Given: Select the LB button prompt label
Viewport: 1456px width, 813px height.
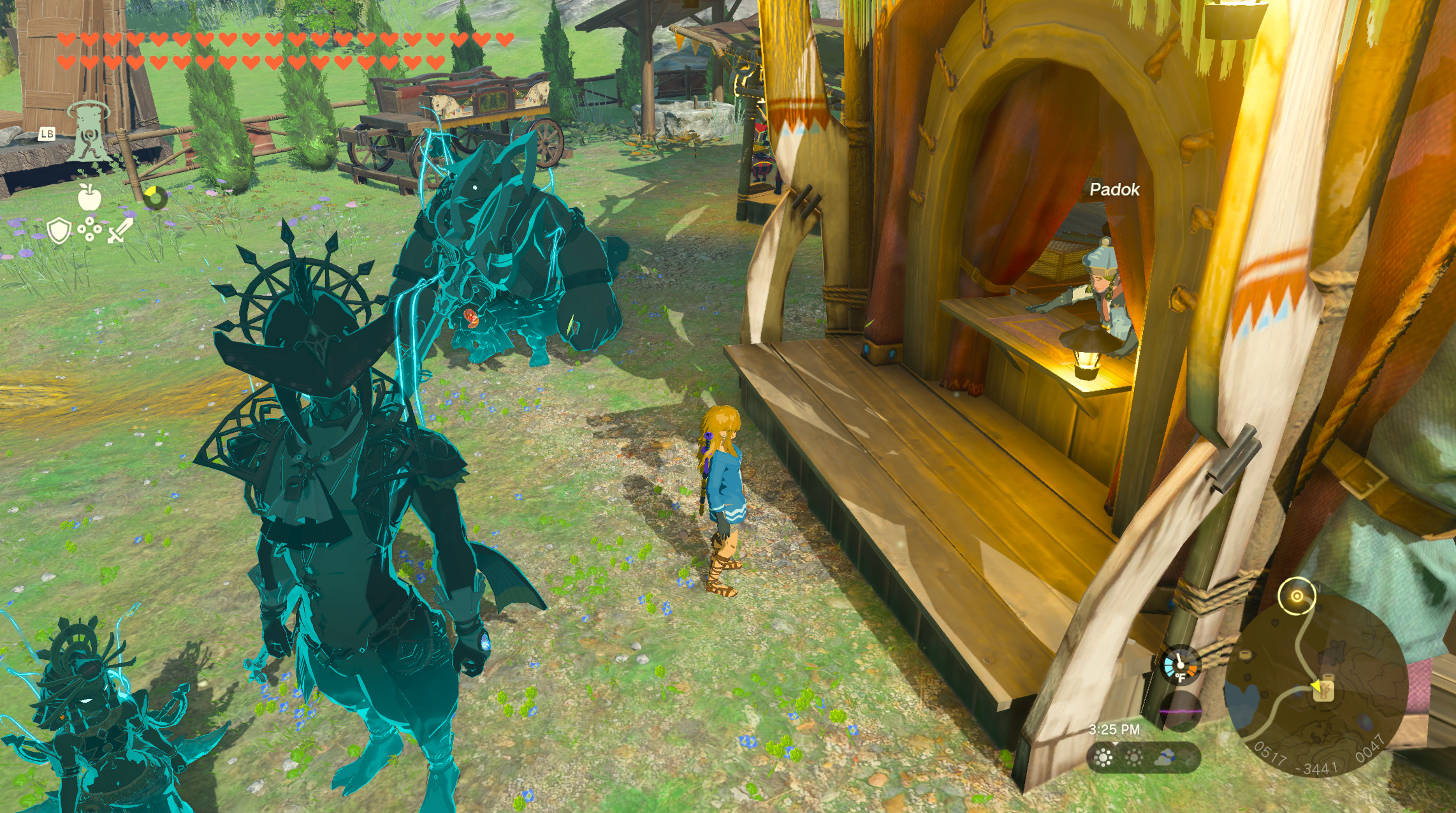Looking at the screenshot, I should point(48,134).
